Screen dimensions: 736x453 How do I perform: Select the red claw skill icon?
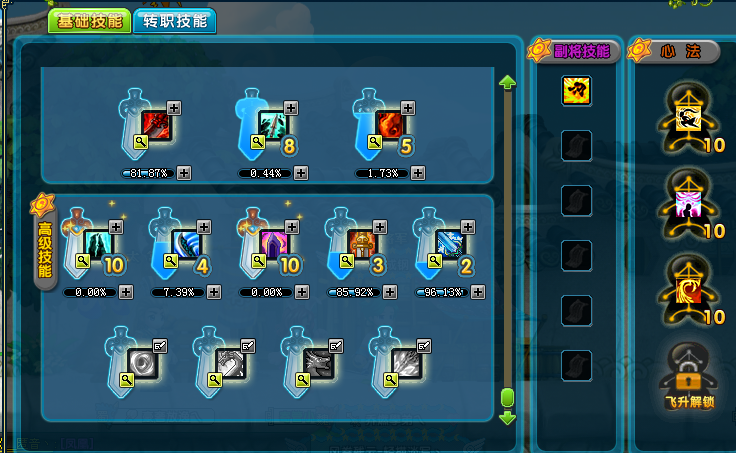[x=157, y=126]
